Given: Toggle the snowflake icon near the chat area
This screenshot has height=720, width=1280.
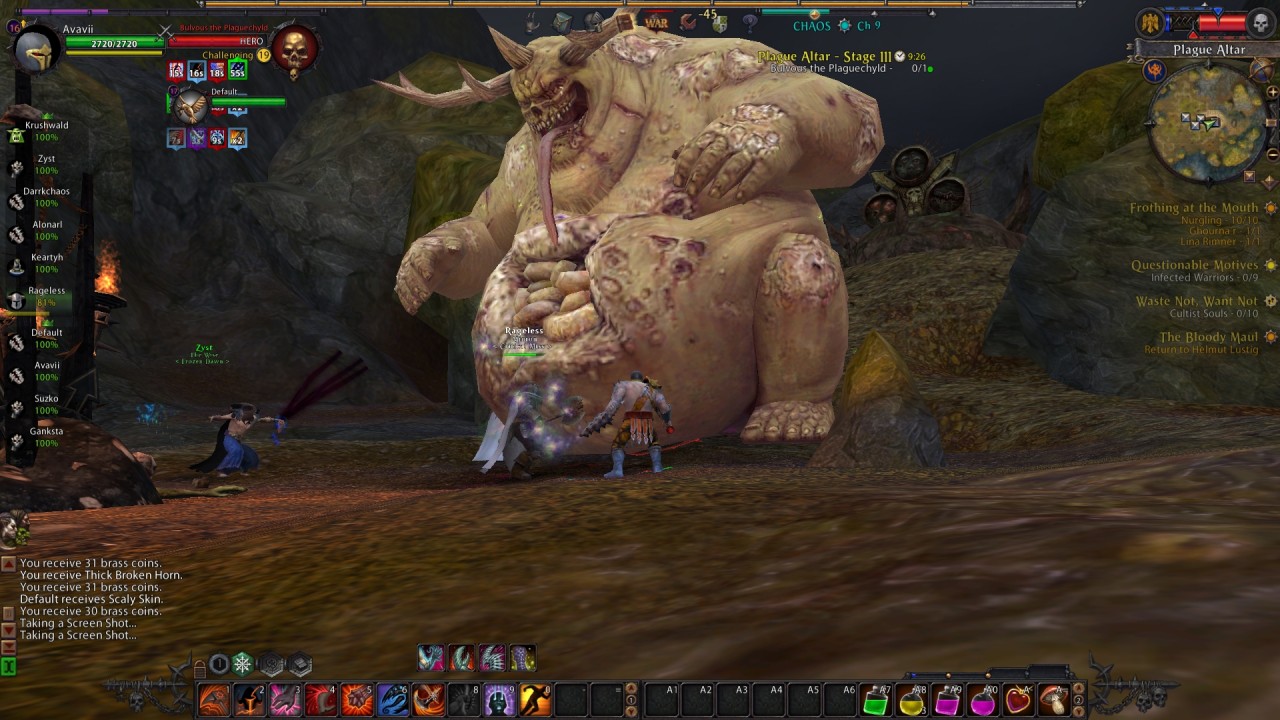Looking at the screenshot, I should [x=243, y=665].
